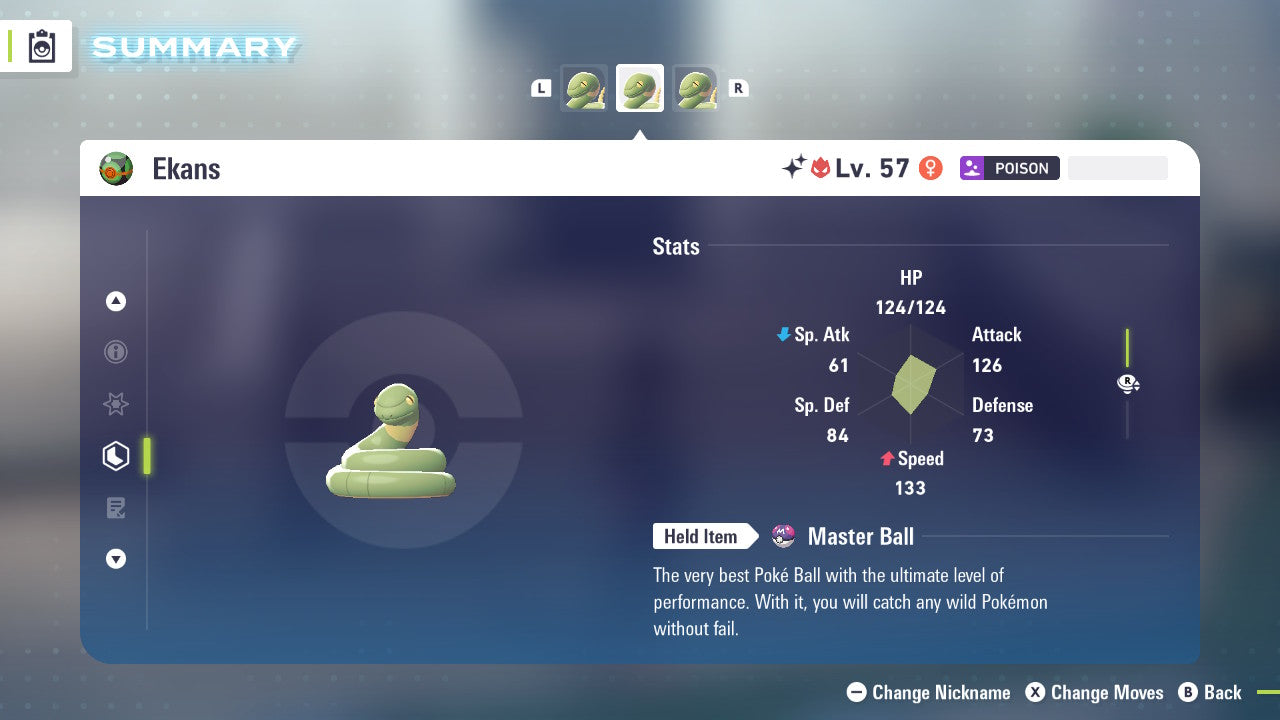
Task: Click Change Nickname at the bottom
Action: click(928, 692)
